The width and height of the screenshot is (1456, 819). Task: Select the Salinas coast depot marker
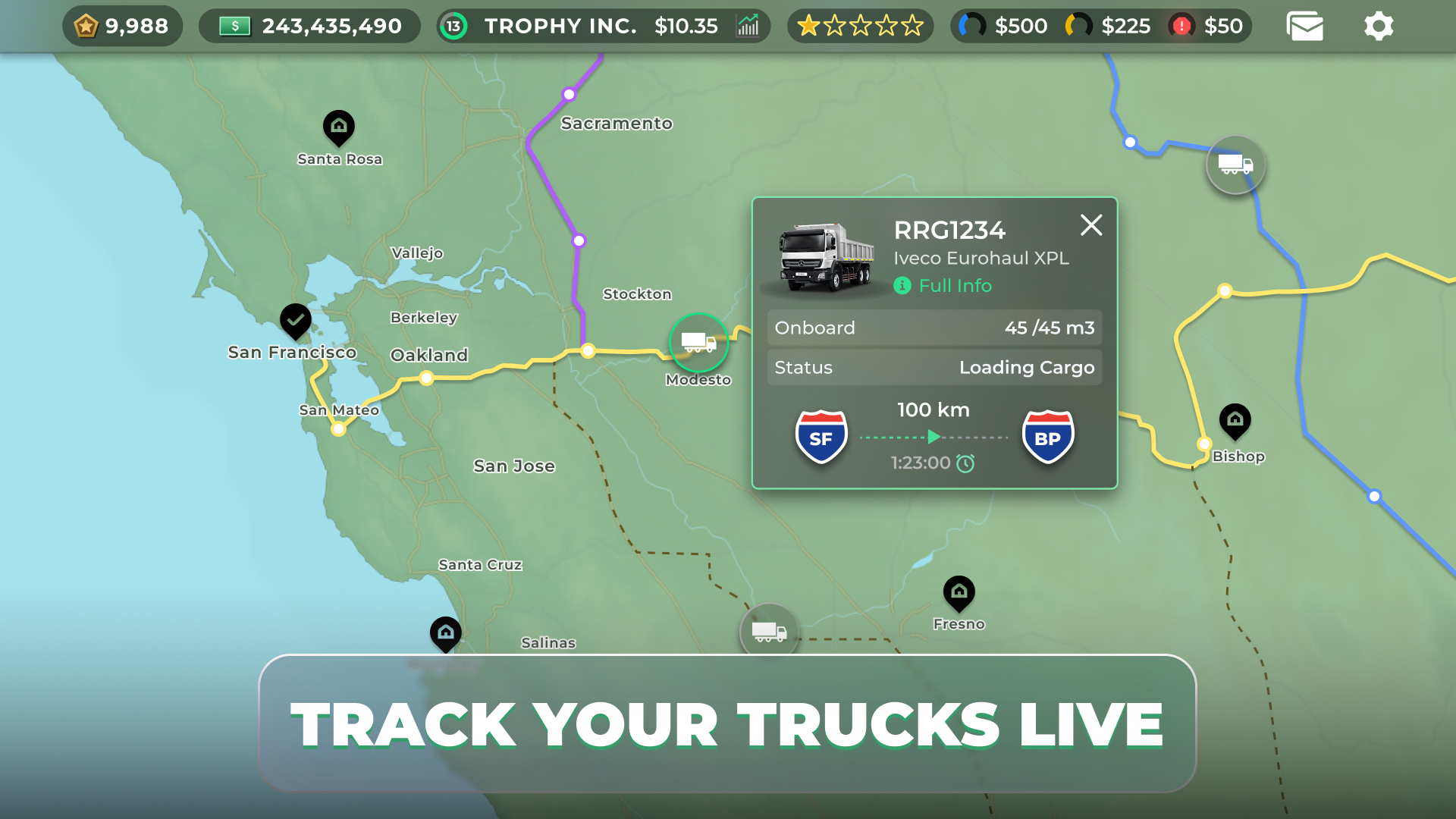coord(445,633)
